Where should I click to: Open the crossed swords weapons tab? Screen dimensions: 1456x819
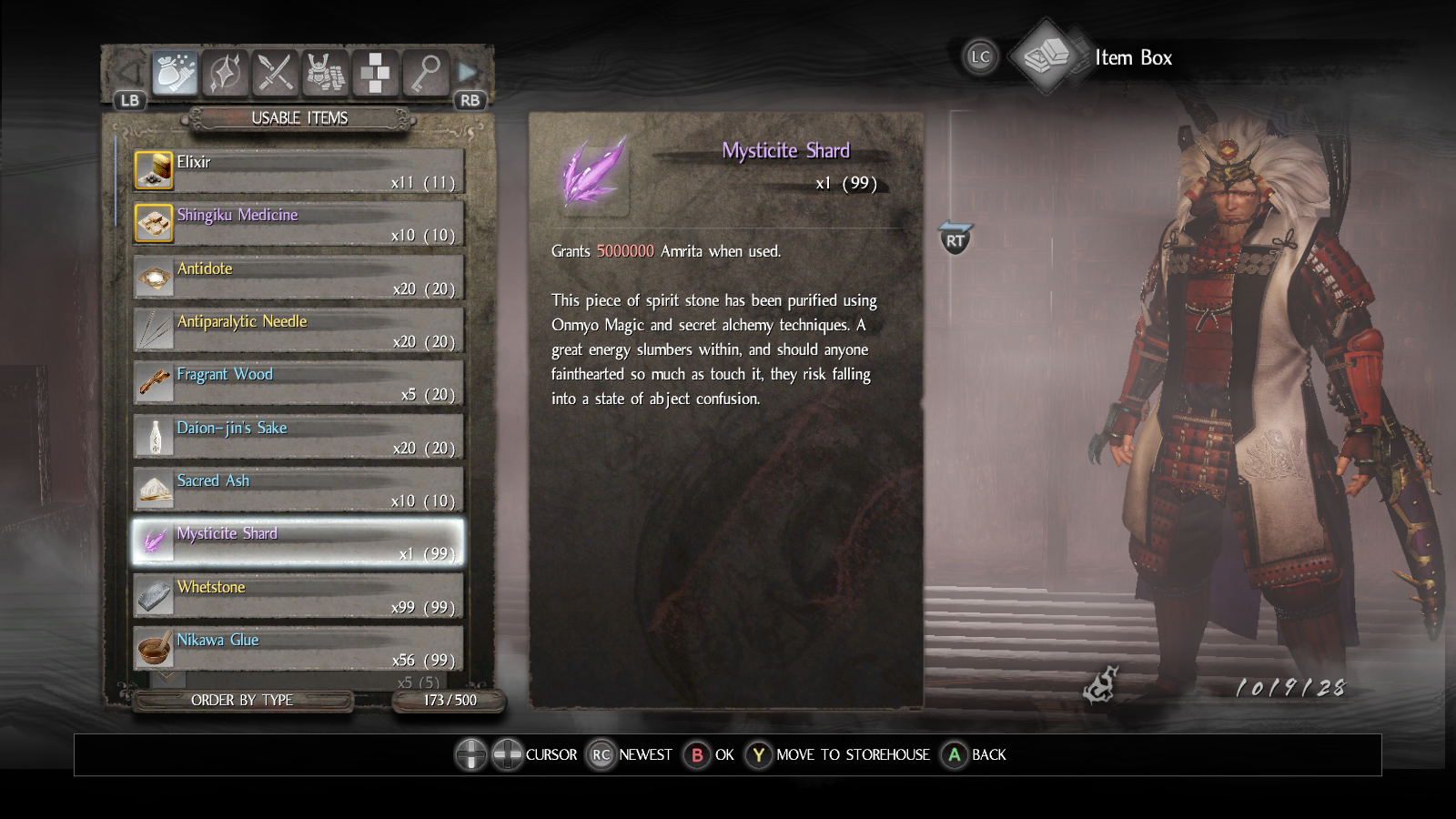coord(275,73)
